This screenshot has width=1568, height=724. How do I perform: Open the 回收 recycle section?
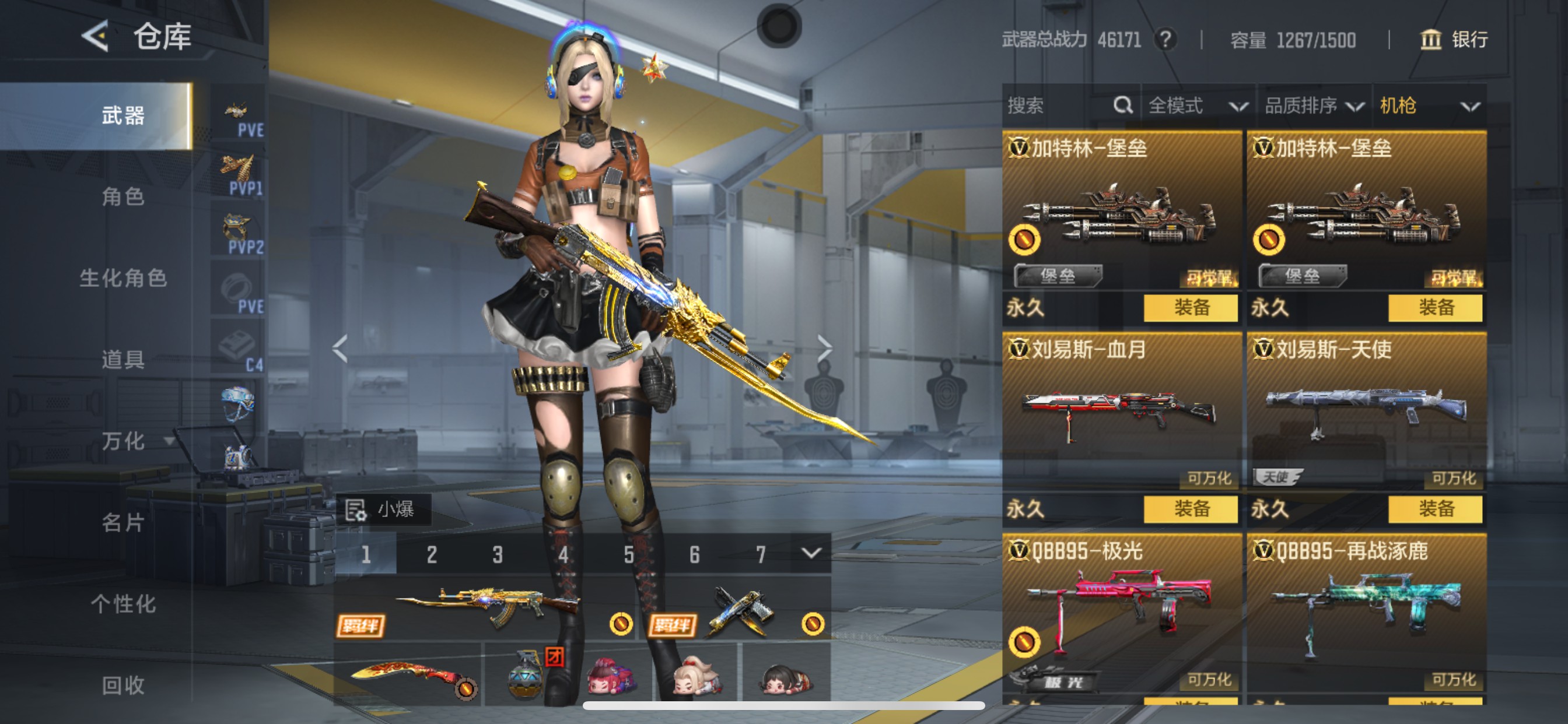pos(123,686)
